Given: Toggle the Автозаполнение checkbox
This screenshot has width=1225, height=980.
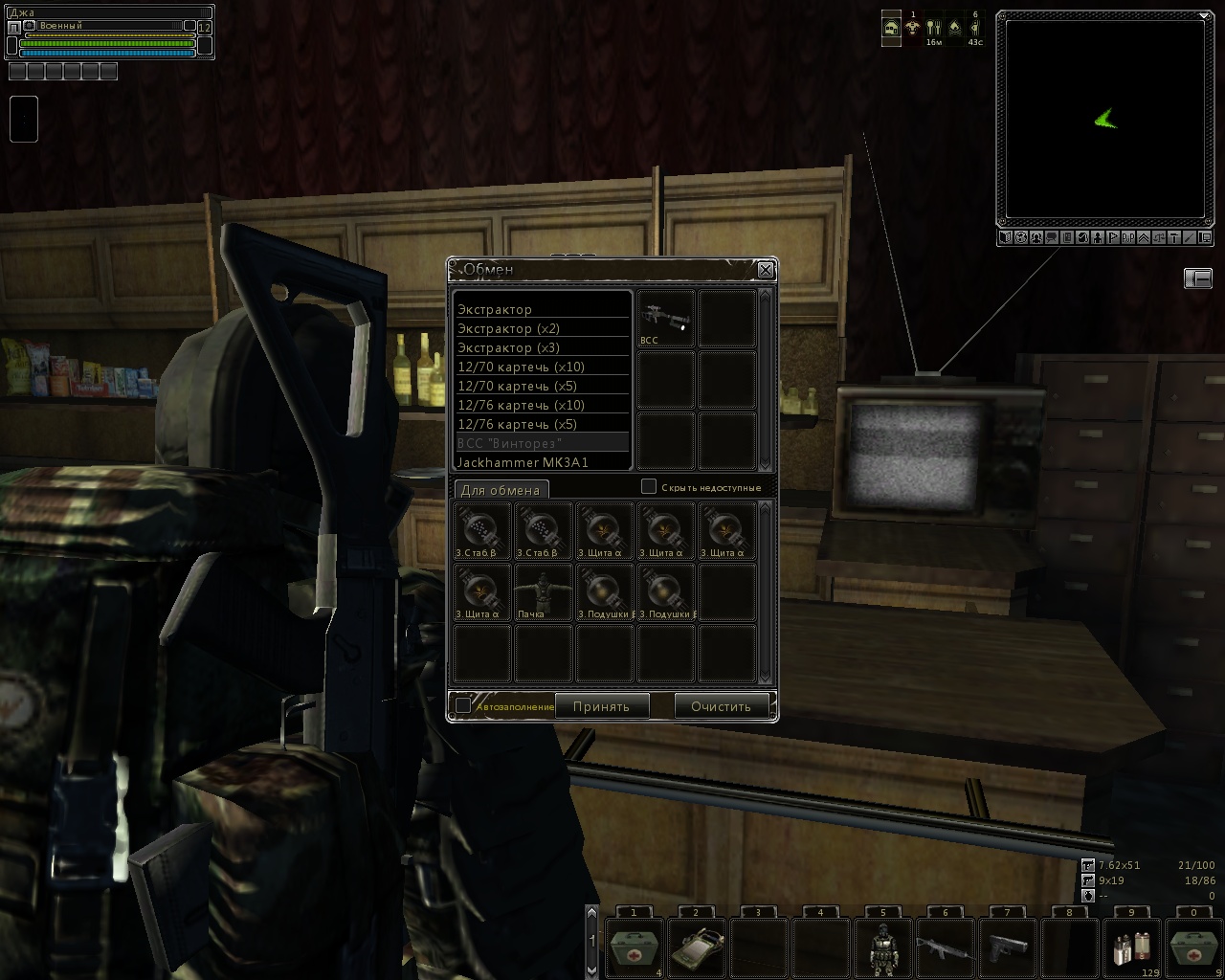Looking at the screenshot, I should [x=463, y=705].
